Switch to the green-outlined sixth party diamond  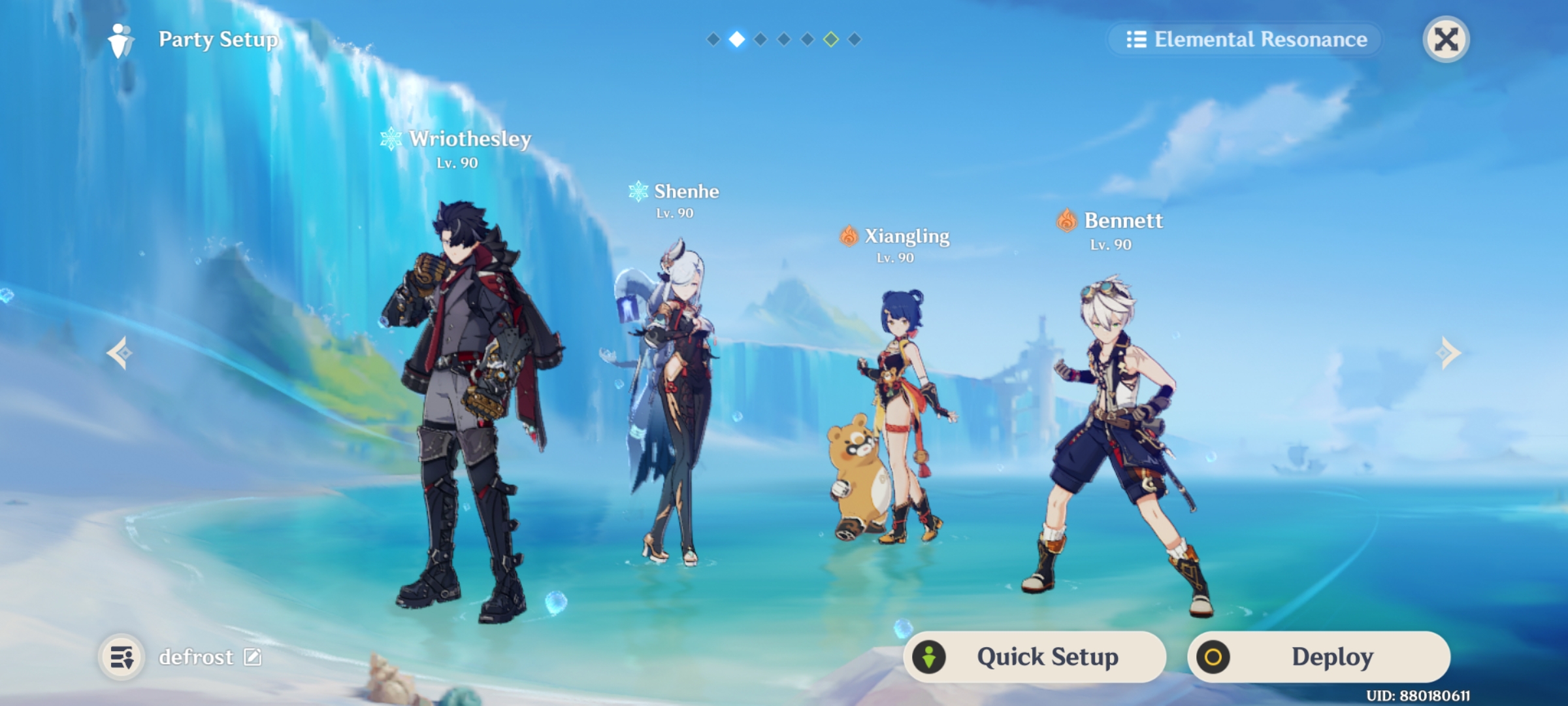tap(830, 39)
